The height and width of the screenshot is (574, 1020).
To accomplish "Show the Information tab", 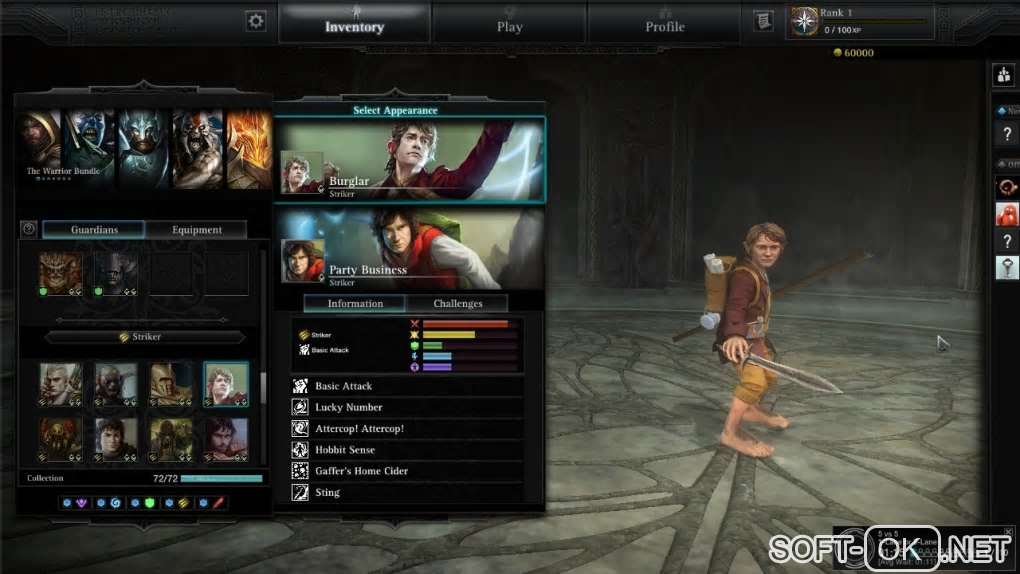I will click(355, 303).
